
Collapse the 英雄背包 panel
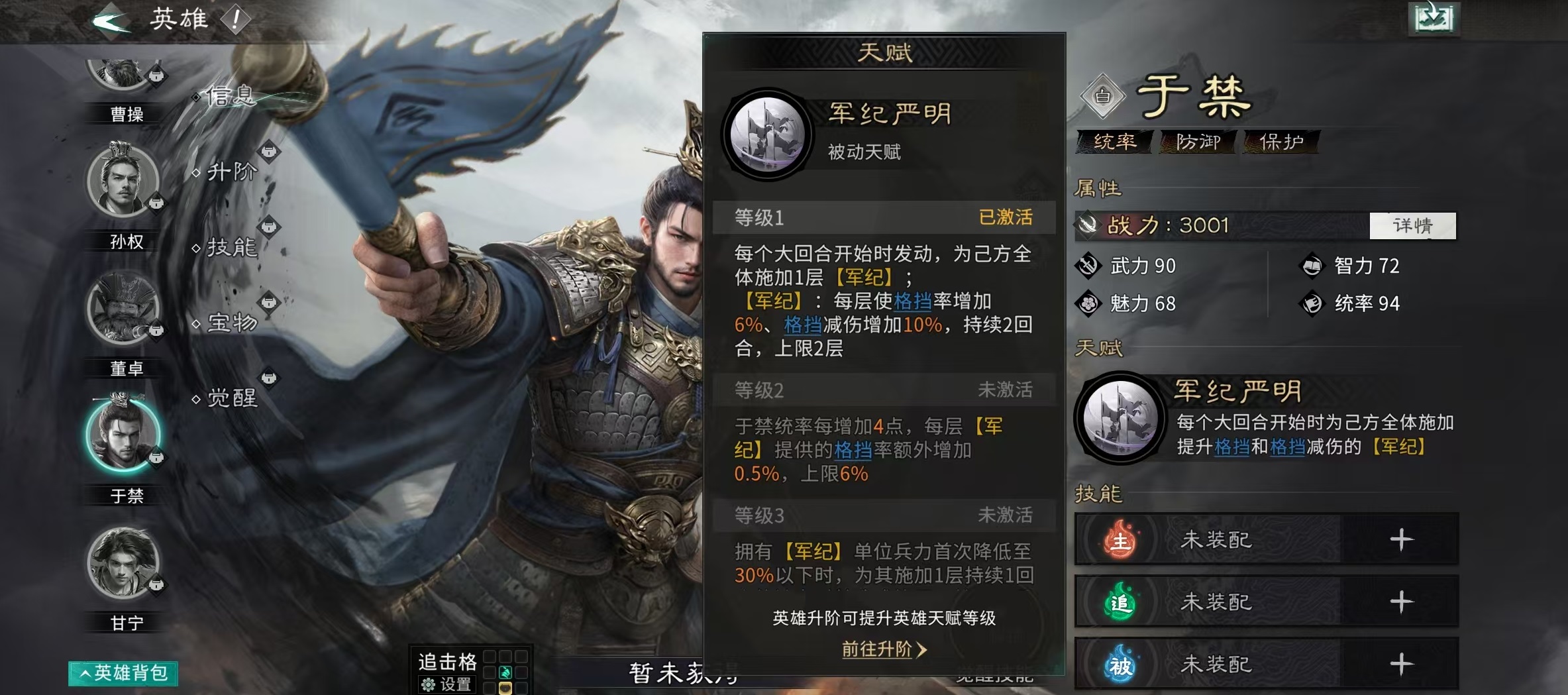pos(123,672)
